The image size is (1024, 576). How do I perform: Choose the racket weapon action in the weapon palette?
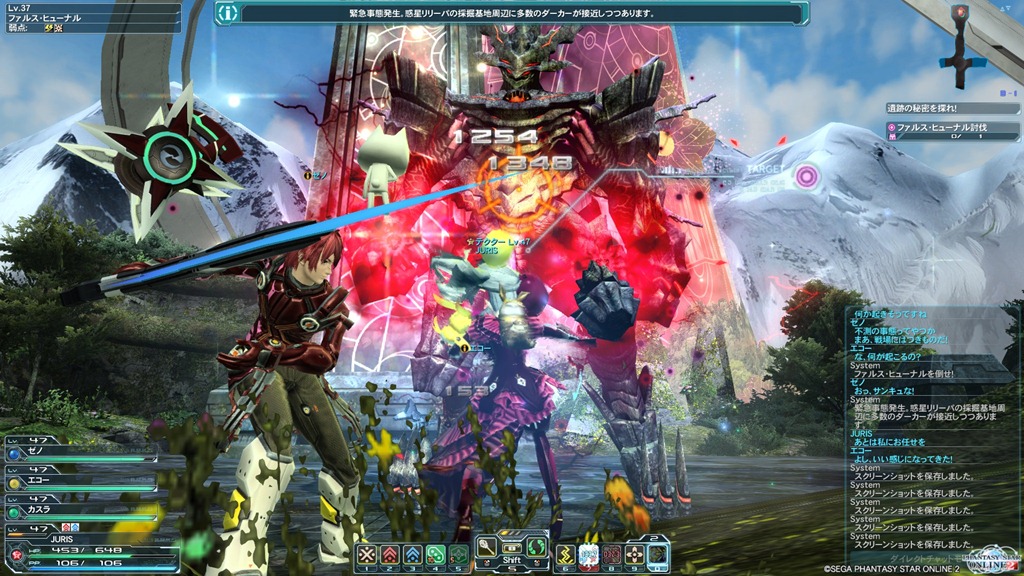click(487, 546)
